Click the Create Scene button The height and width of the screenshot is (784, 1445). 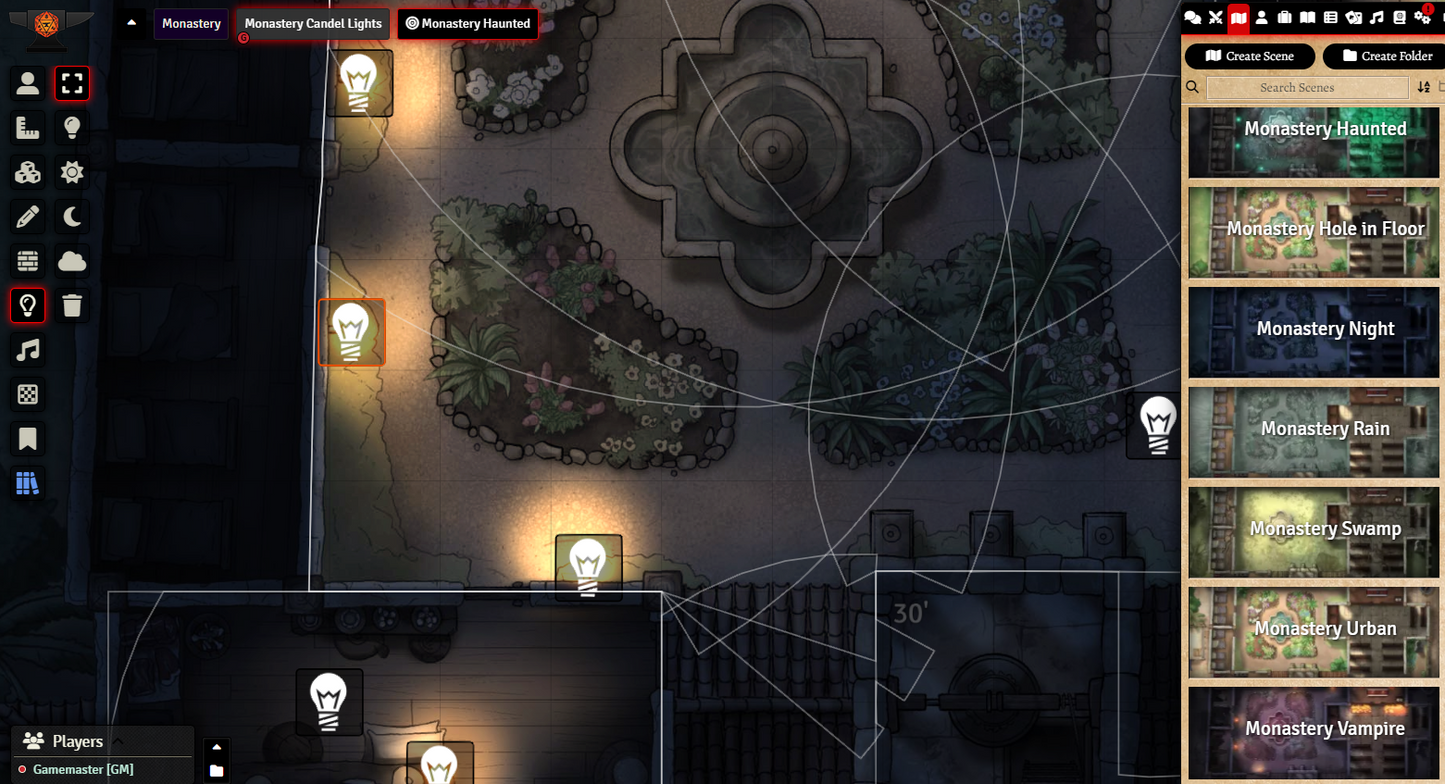[1249, 56]
